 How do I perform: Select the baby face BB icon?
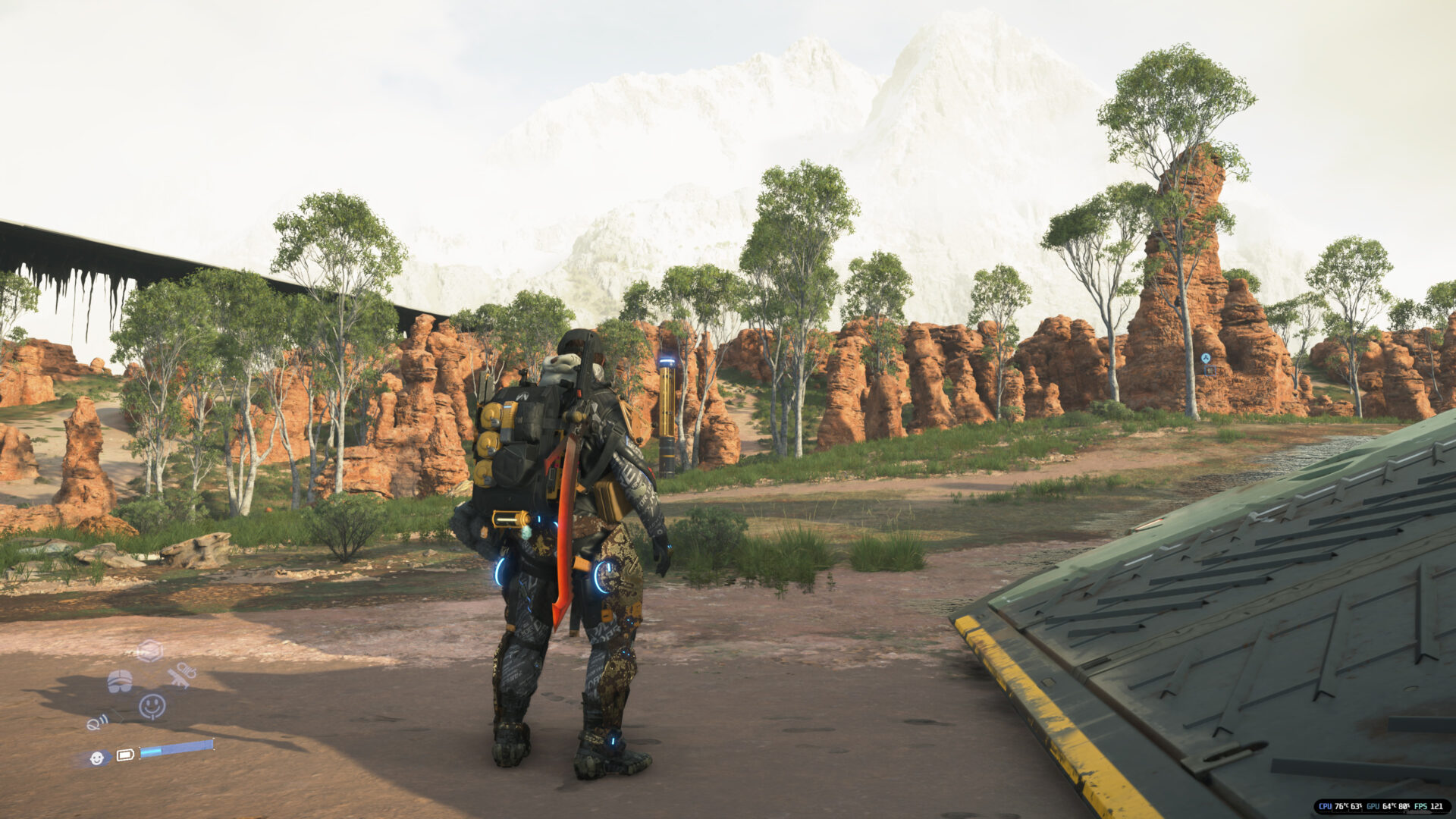tap(97, 757)
